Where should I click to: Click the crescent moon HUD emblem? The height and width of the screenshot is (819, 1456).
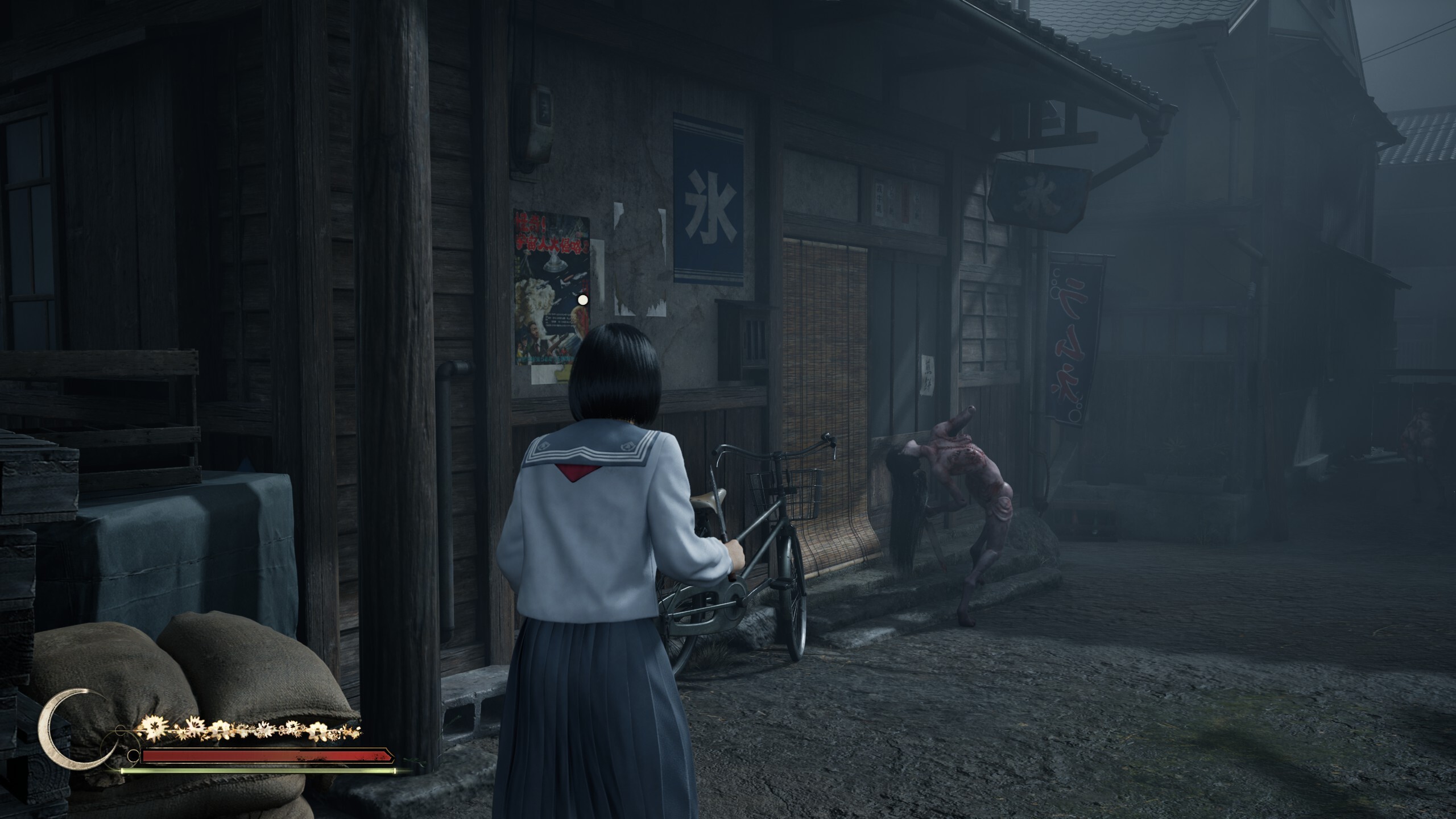coord(68,734)
